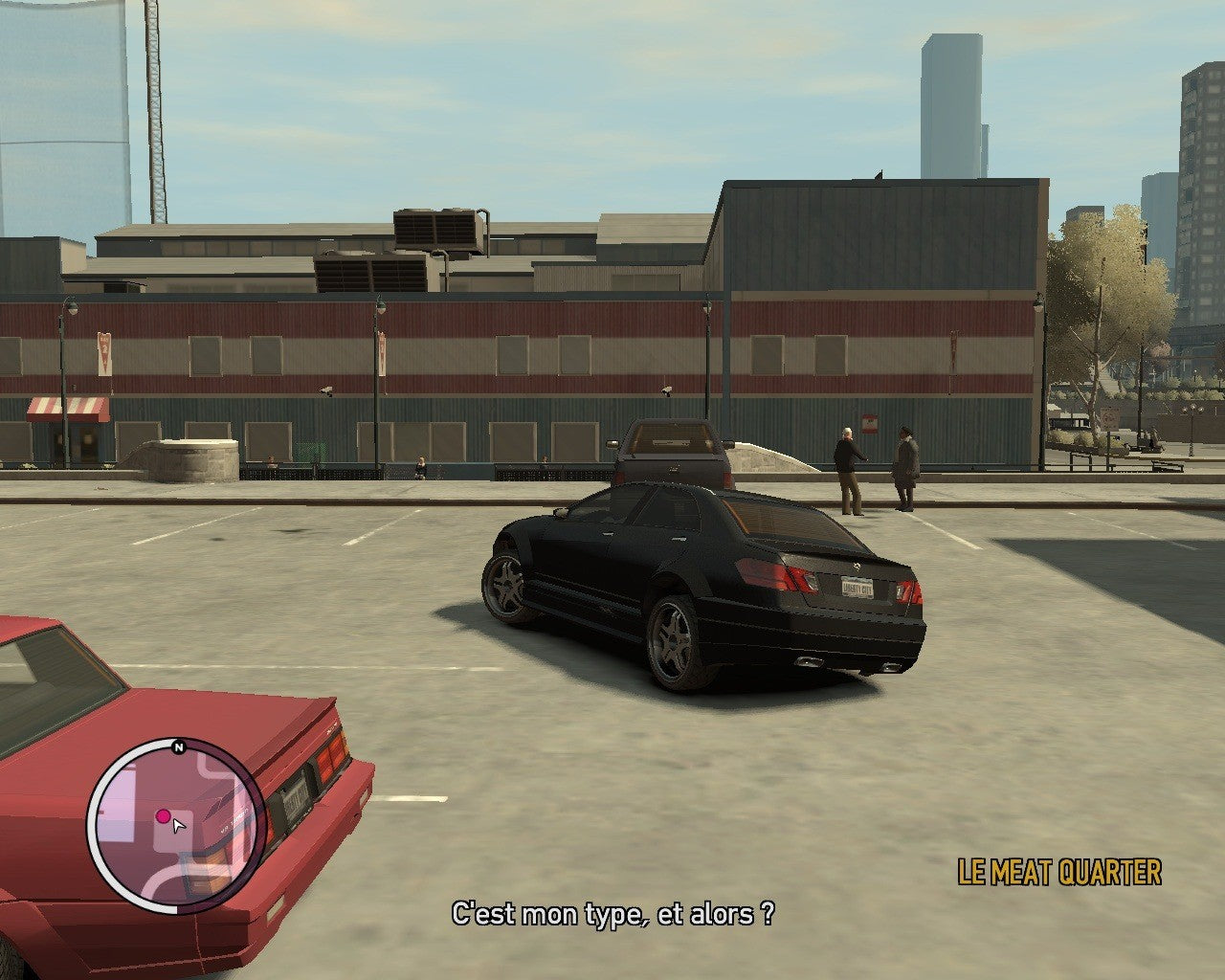The width and height of the screenshot is (1225, 980).
Task: Click the Liberty City license plate
Action: click(857, 587)
